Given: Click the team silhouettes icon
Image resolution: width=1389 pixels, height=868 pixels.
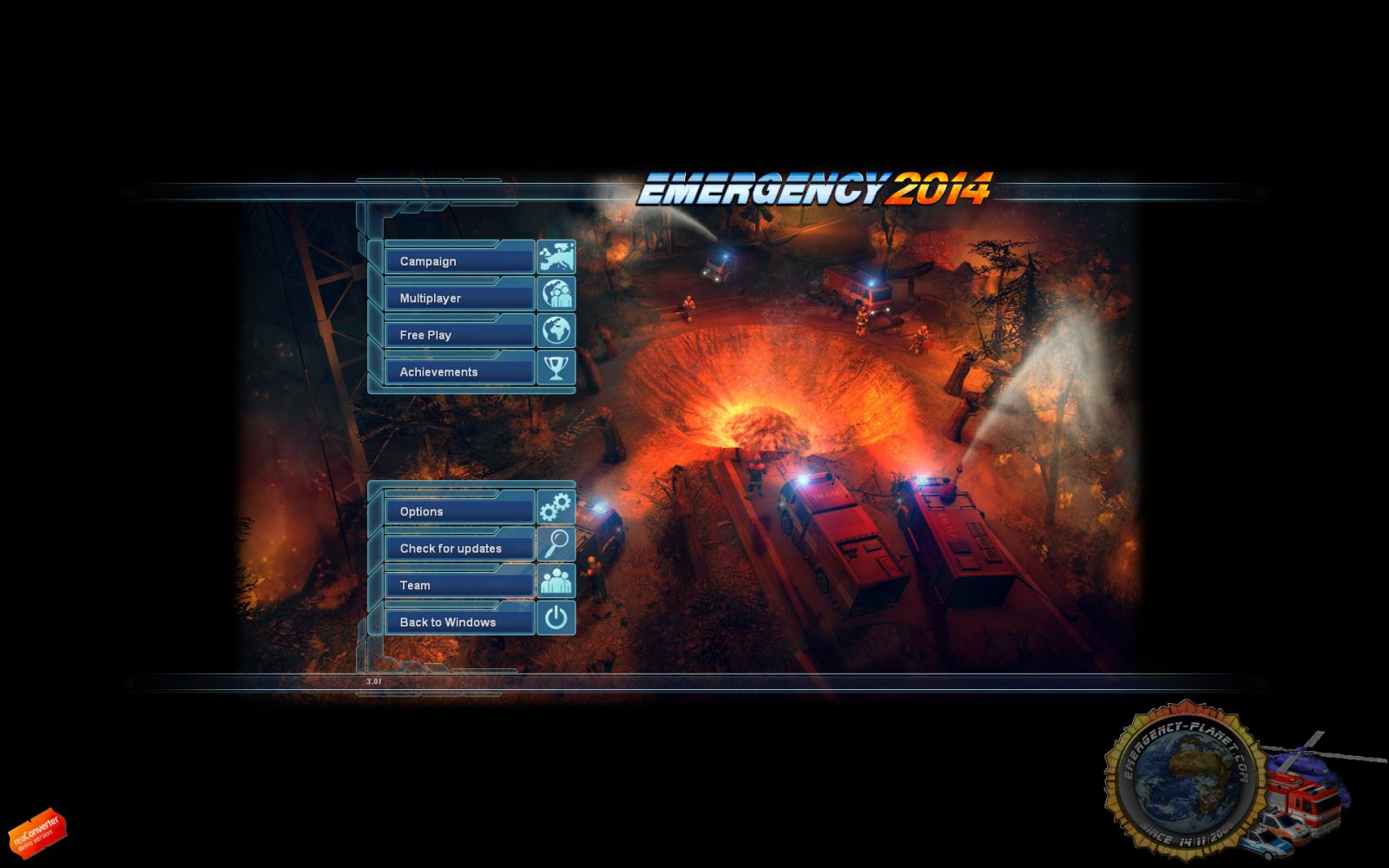Looking at the screenshot, I should [556, 581].
